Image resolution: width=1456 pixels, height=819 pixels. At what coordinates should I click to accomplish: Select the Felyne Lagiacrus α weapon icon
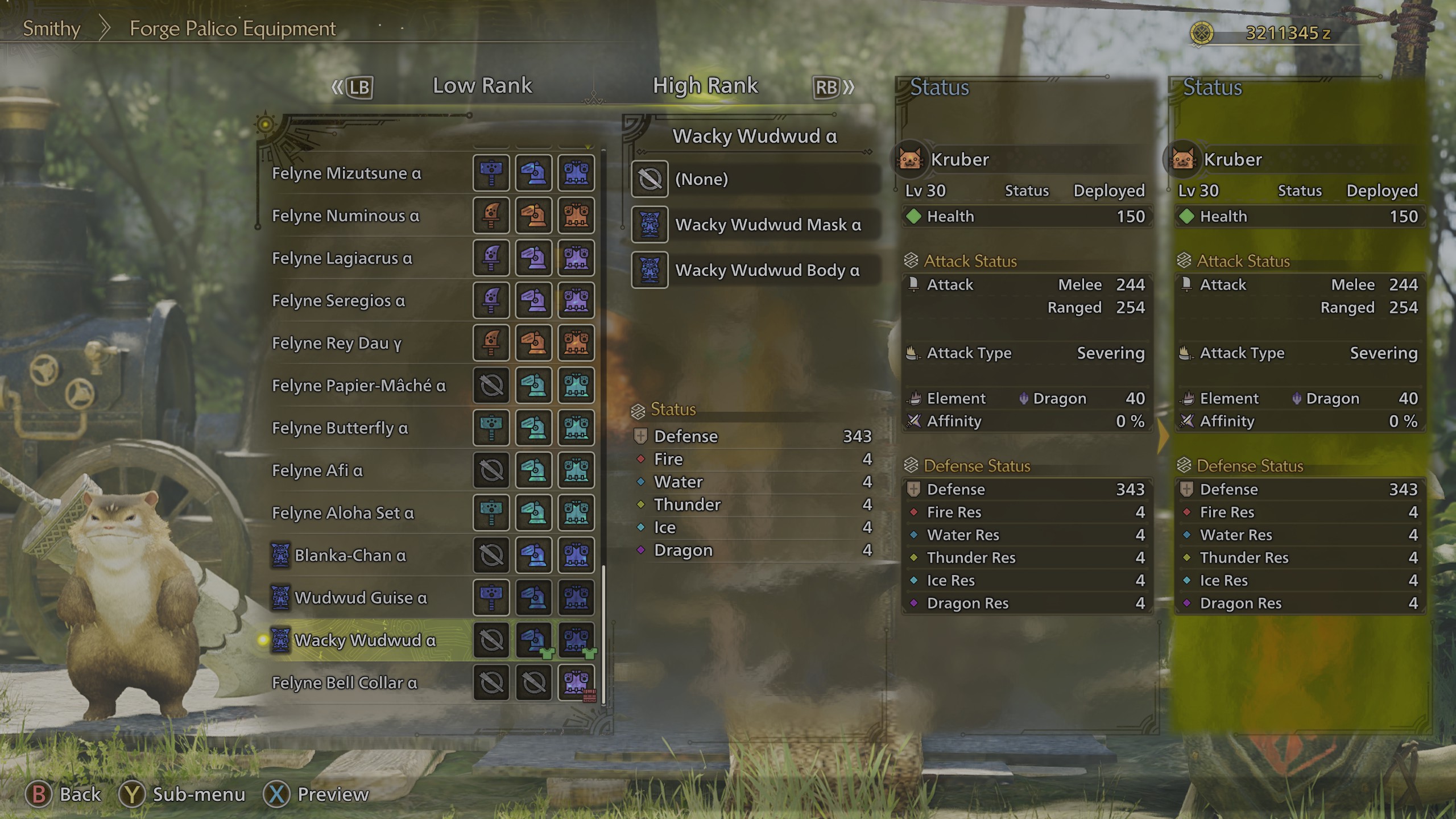(491, 259)
